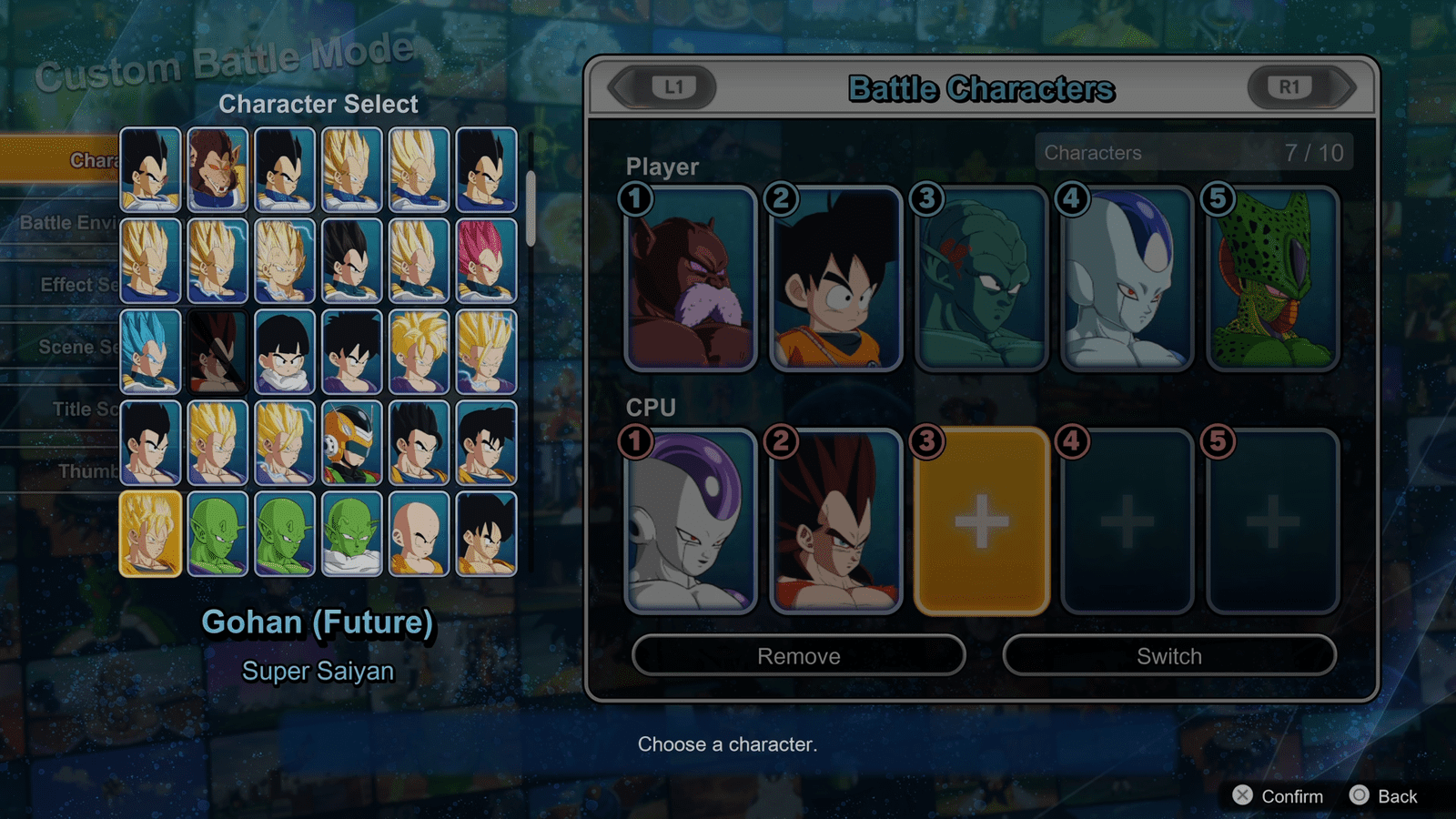
Task: Select Frieza in CPU slot one
Action: click(691, 521)
